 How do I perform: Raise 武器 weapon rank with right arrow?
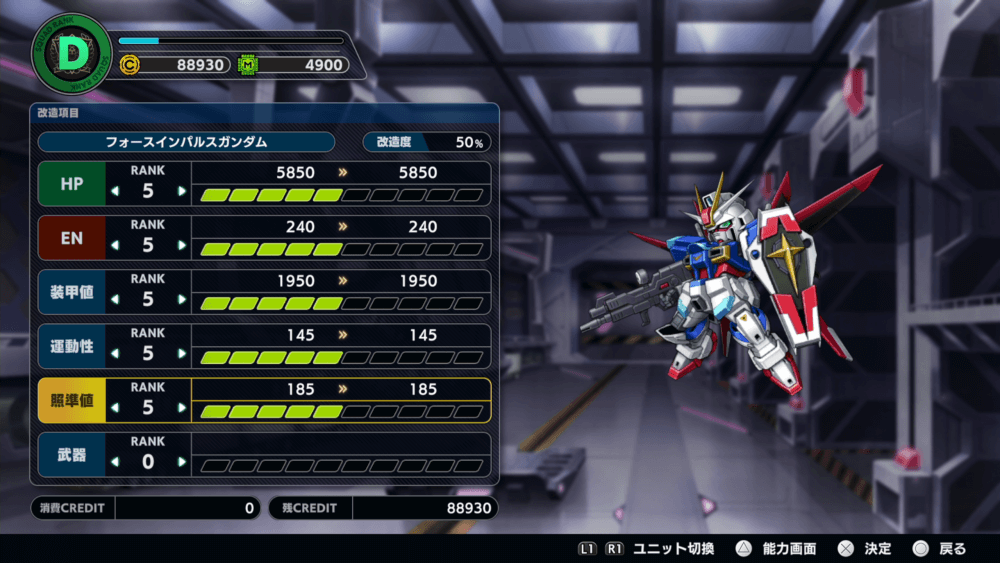tap(181, 462)
